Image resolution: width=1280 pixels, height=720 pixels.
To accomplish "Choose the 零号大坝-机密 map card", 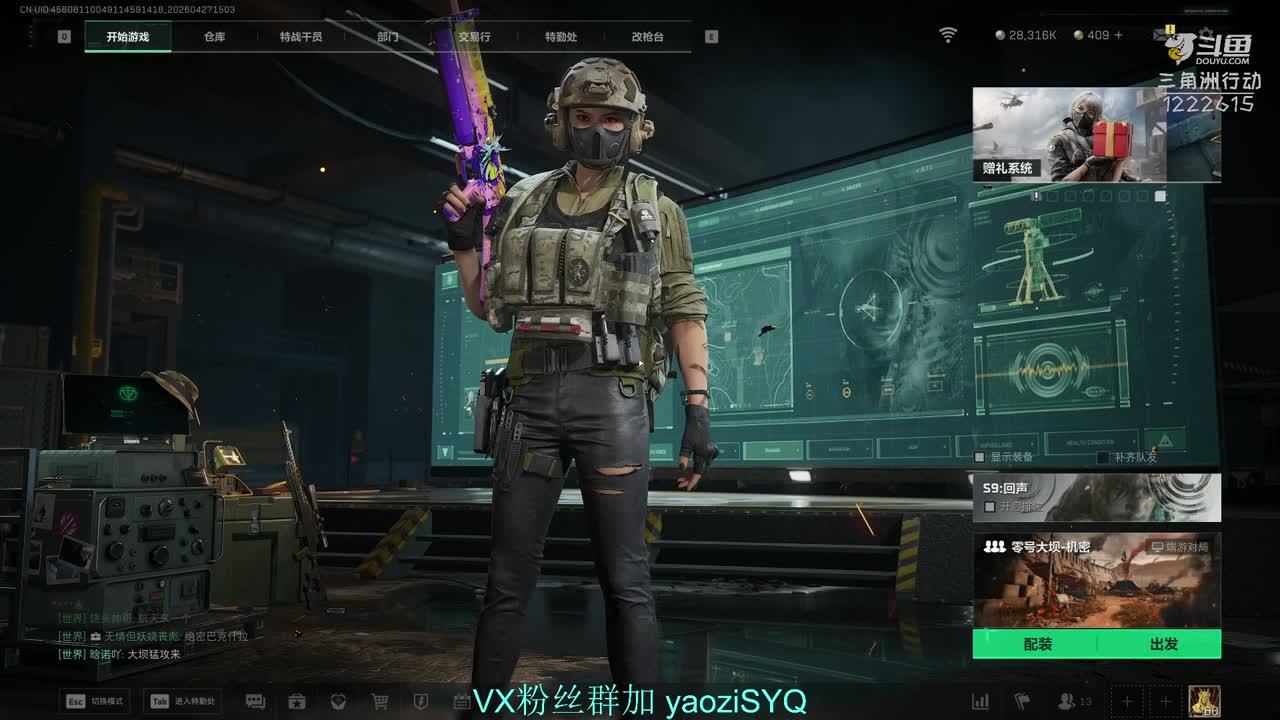I will tap(1096, 580).
